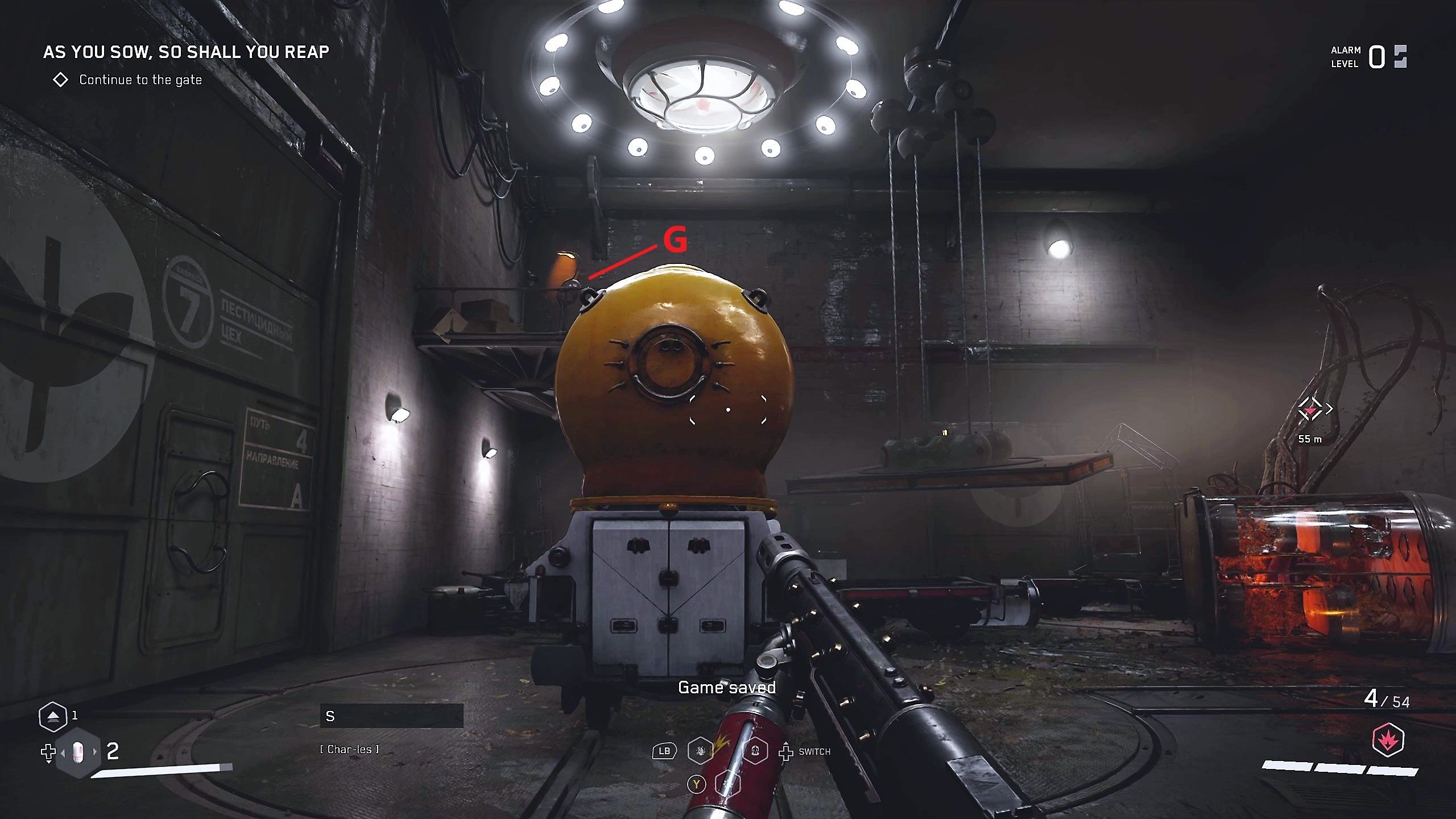Click the Continue to the gate objective text
The height and width of the screenshot is (819, 1456).
coord(139,80)
